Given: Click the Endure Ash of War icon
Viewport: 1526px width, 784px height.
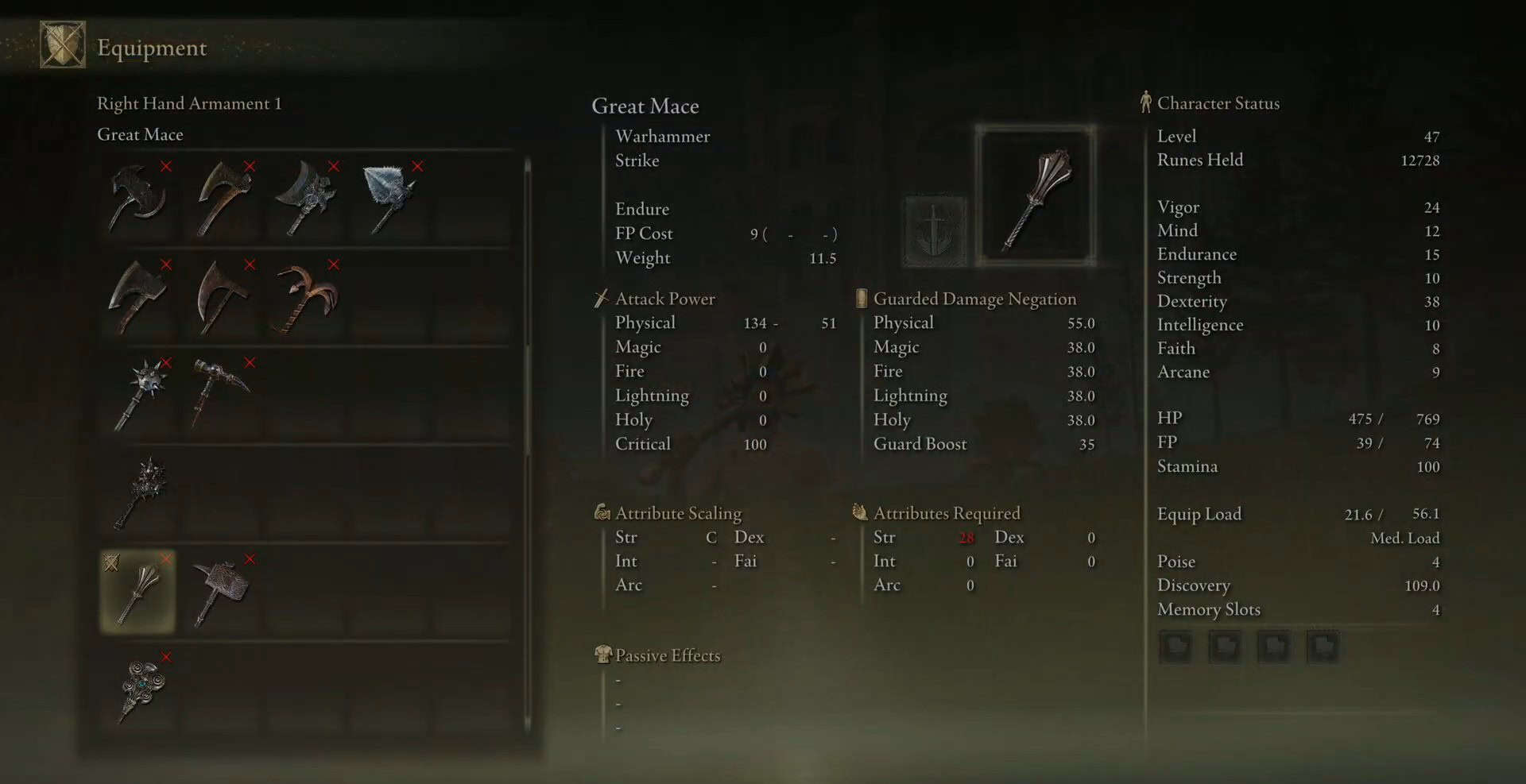Looking at the screenshot, I should [x=935, y=231].
